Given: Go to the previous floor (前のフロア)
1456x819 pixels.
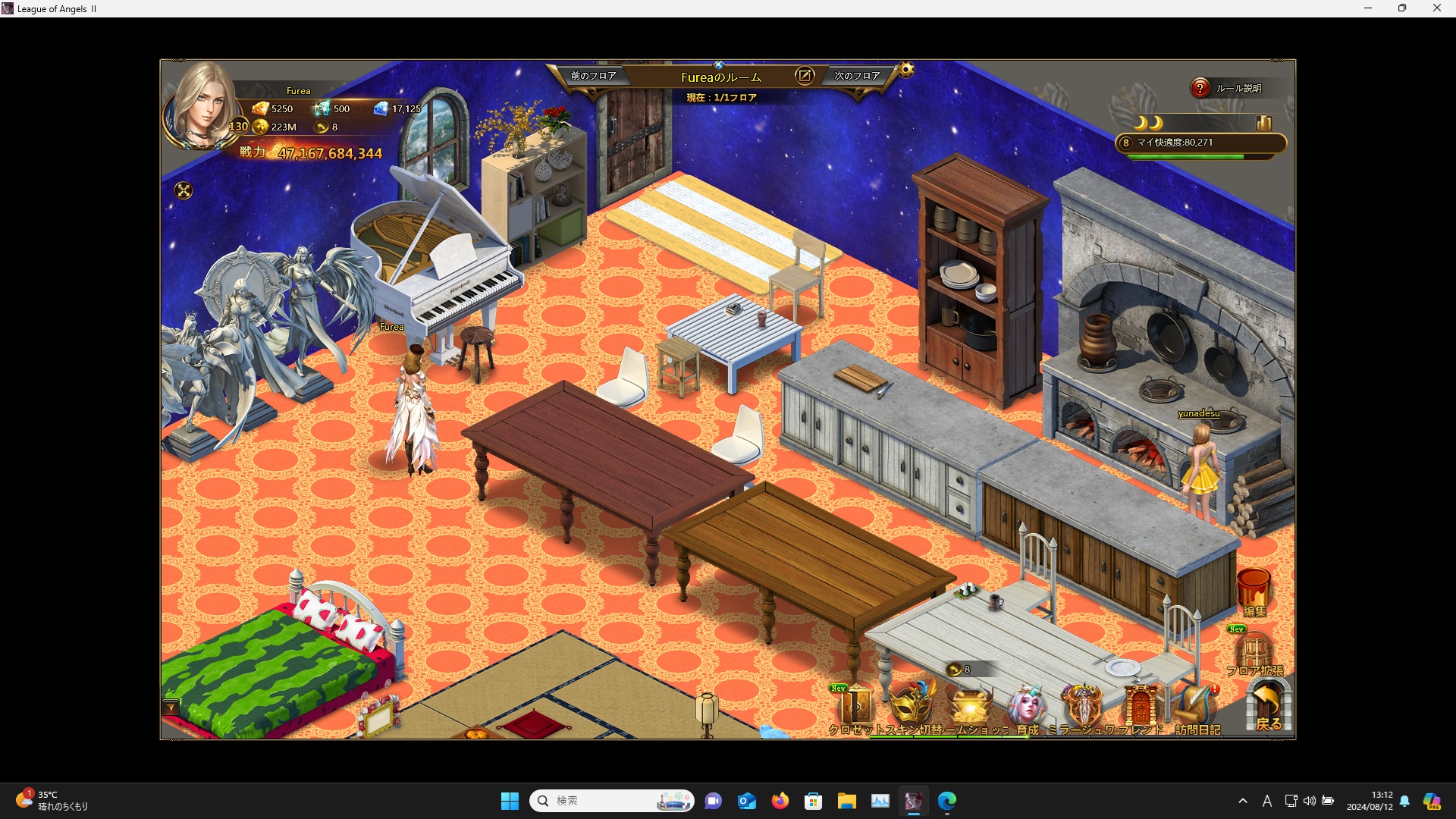Looking at the screenshot, I should point(593,76).
